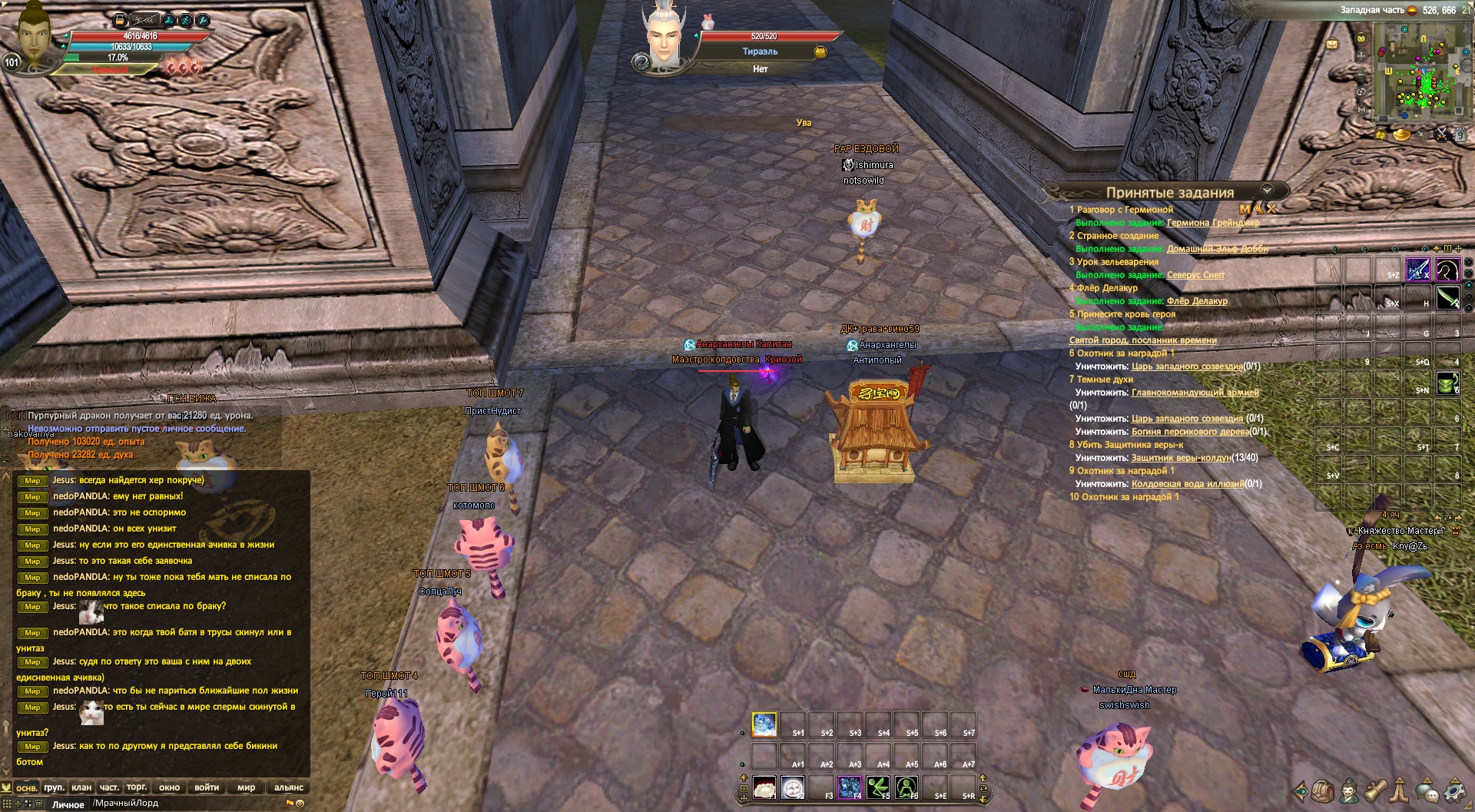Collapse the "Принятые задания" quest tracker
This screenshot has width=1475, height=812.
click(x=1267, y=190)
